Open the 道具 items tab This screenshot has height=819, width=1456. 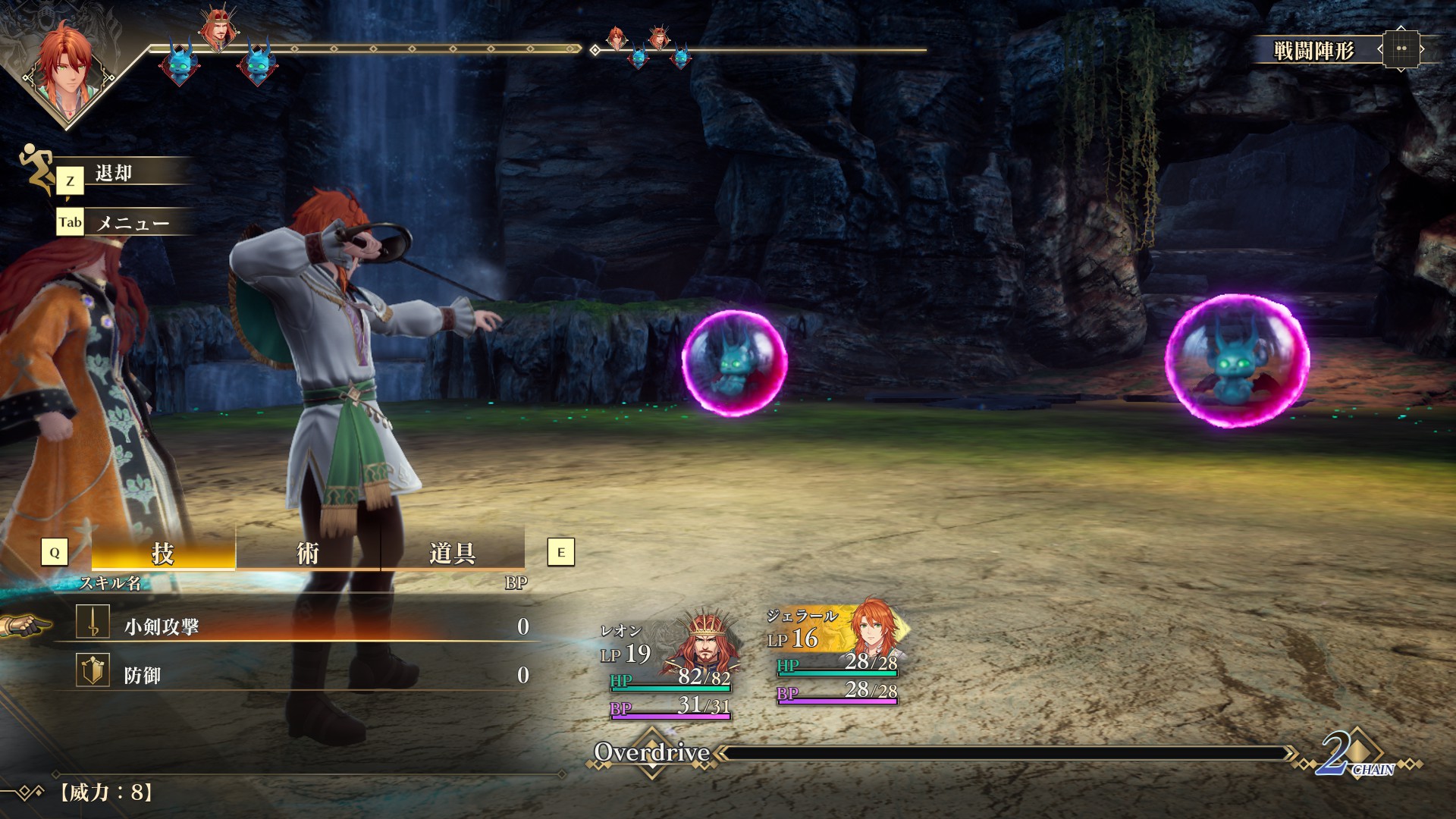[452, 553]
